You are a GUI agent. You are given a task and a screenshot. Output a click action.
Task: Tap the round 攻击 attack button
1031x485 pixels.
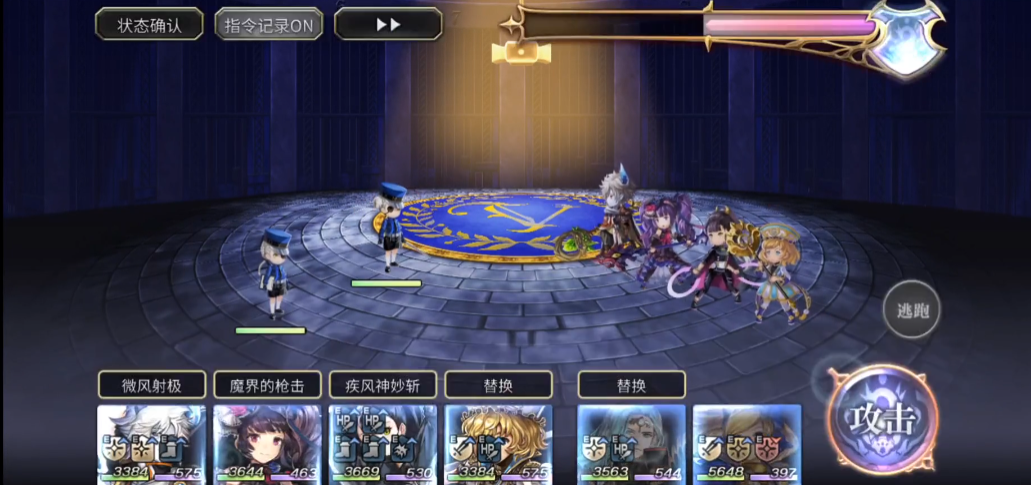click(883, 419)
